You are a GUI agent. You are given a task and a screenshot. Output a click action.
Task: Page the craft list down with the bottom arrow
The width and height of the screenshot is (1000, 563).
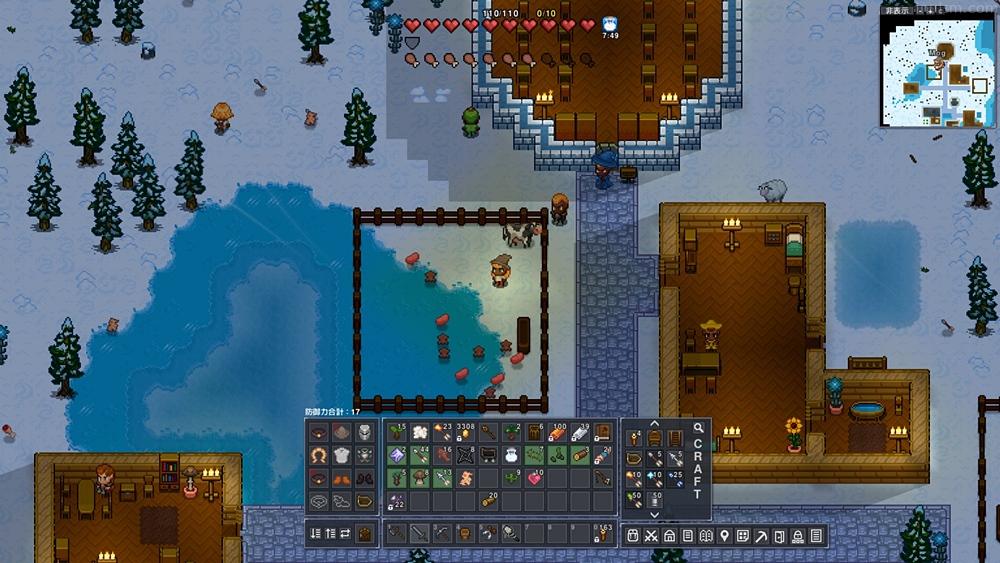[655, 514]
